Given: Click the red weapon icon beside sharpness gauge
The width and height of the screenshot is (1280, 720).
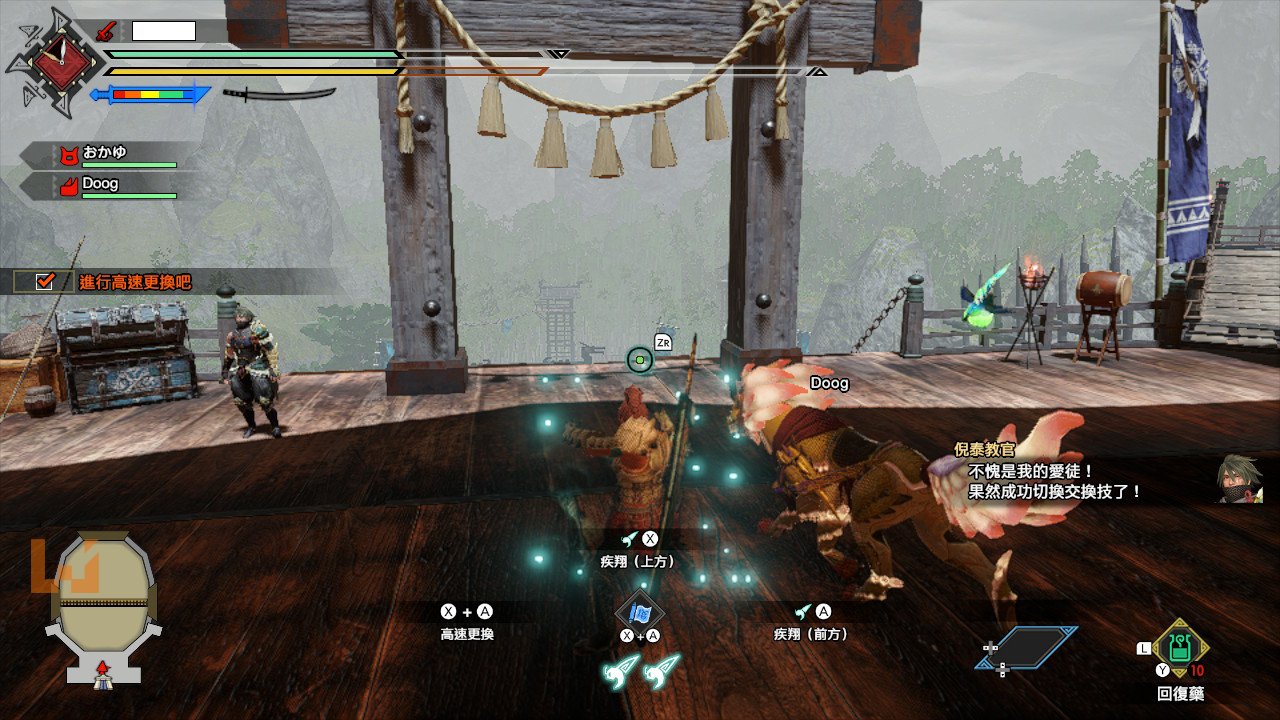Looking at the screenshot, I should click(x=104, y=30).
